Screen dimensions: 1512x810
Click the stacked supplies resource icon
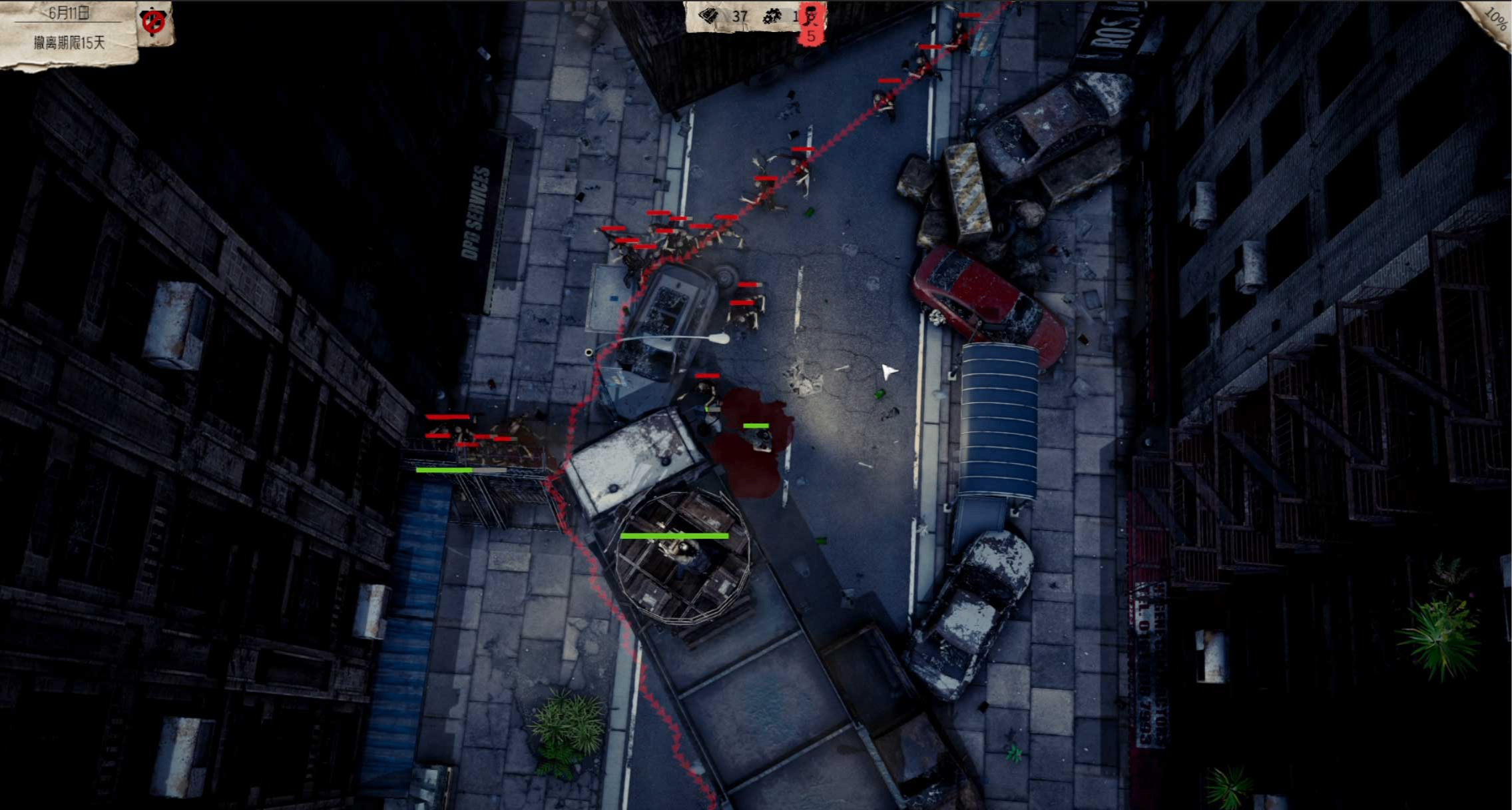pyautogui.click(x=708, y=16)
